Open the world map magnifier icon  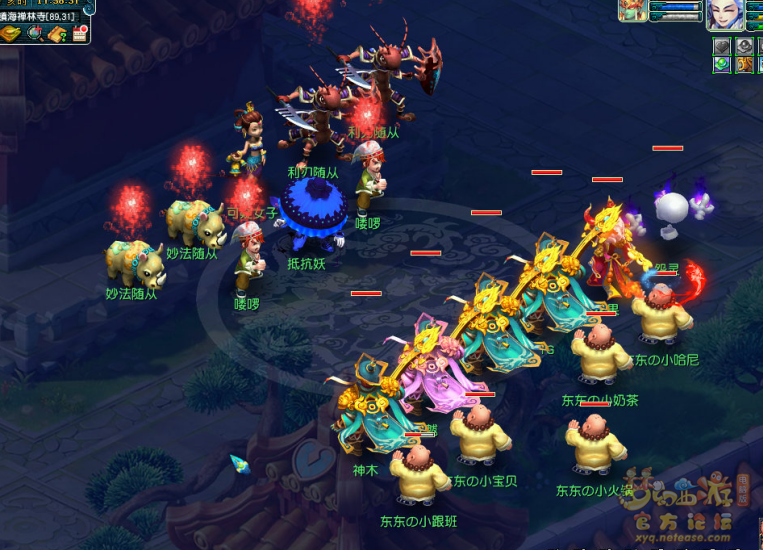point(35,34)
